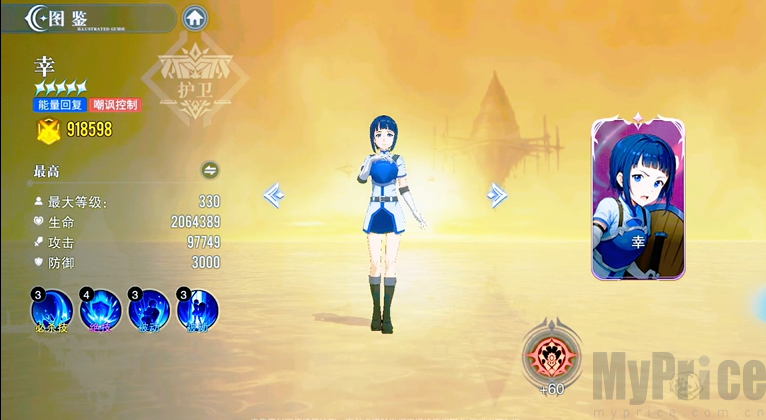Select the 幸 character portrait card
The image size is (766, 420).
point(638,199)
